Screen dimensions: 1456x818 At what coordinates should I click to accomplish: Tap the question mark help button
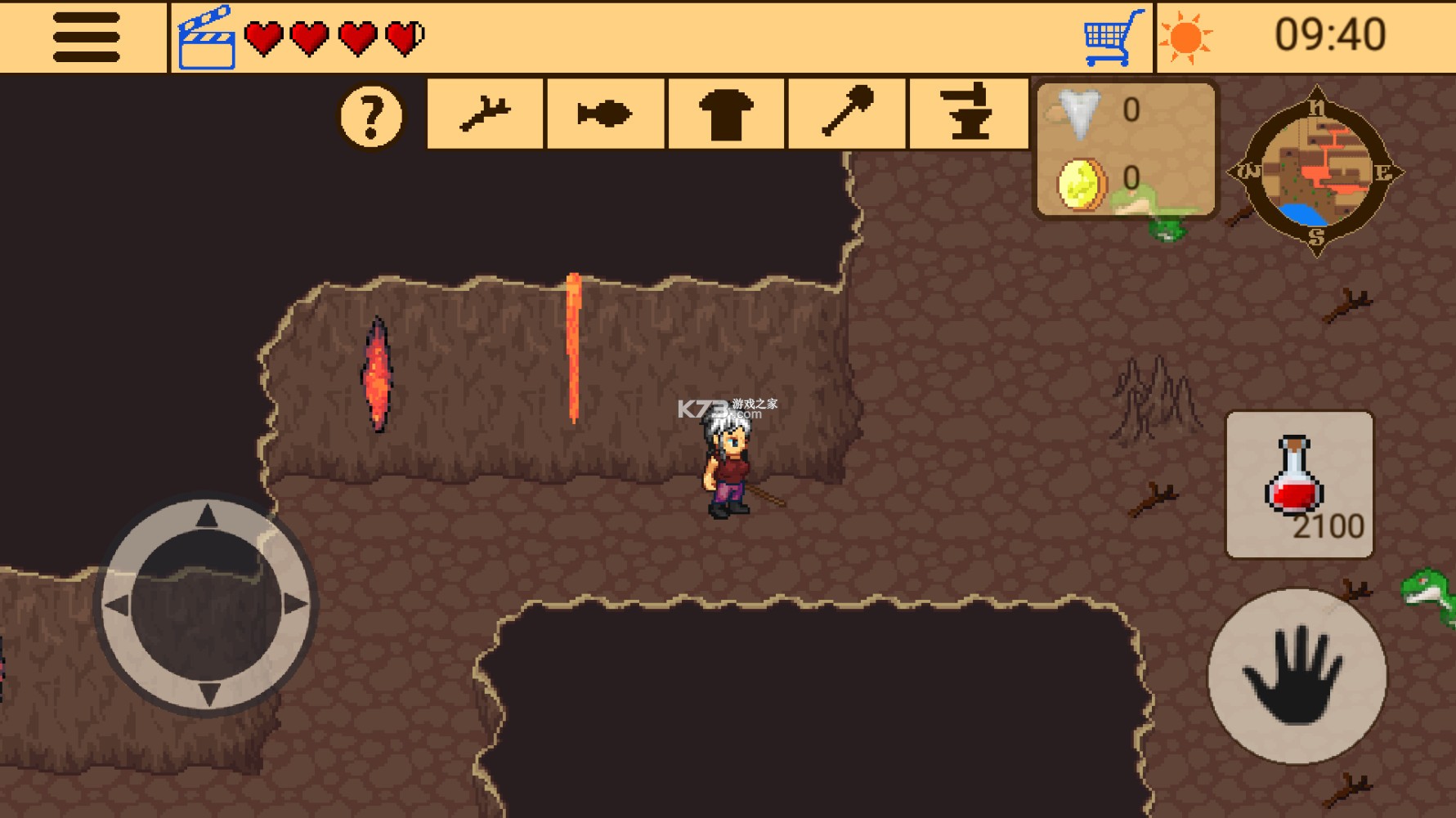372,115
